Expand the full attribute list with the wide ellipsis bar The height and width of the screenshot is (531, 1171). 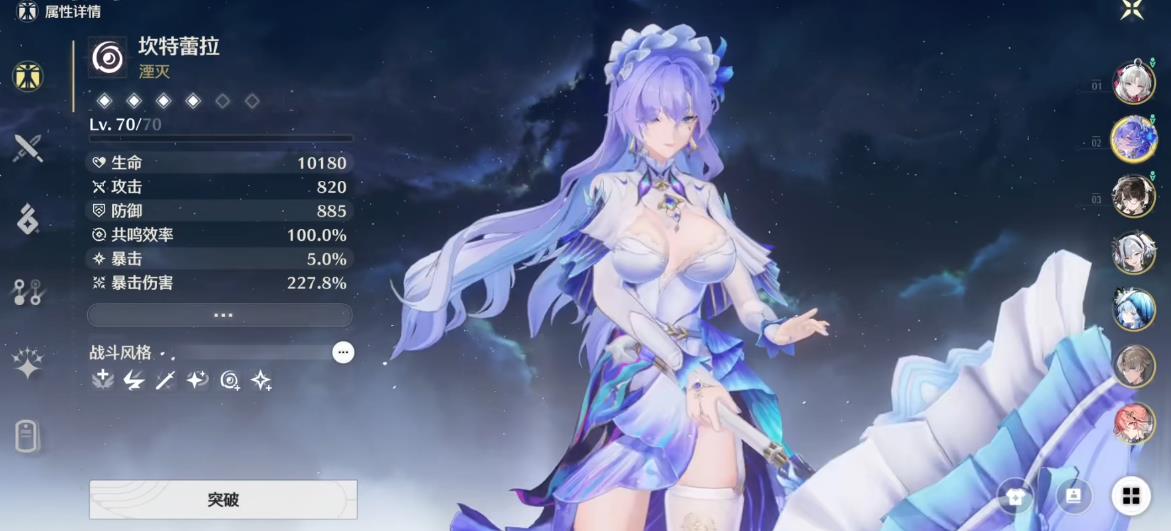tap(220, 315)
